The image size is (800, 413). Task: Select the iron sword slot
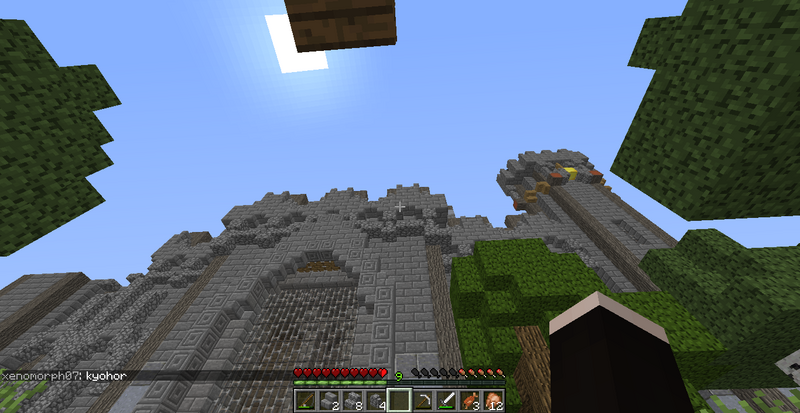click(447, 401)
